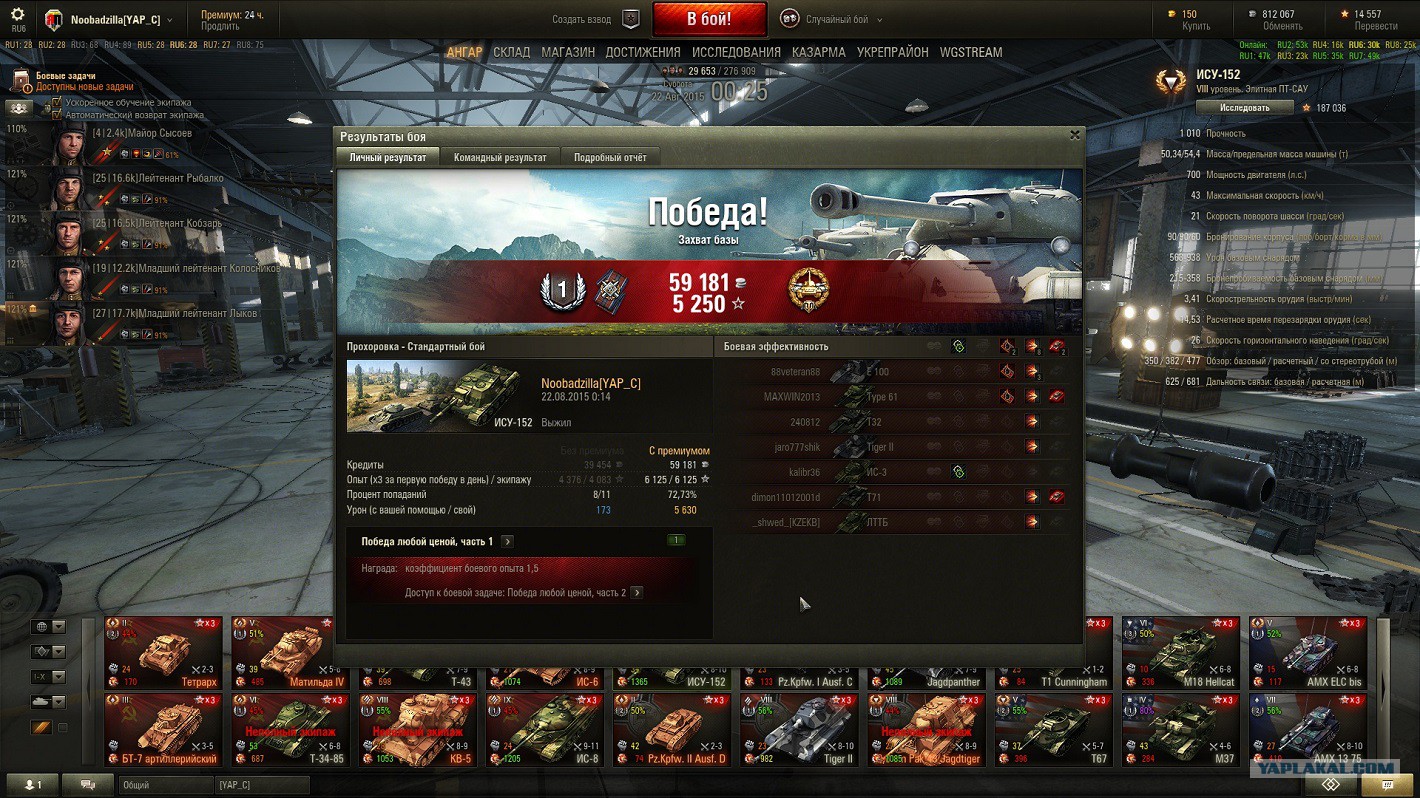Switch to the Командный результат tab
The height and width of the screenshot is (798, 1420).
500,157
